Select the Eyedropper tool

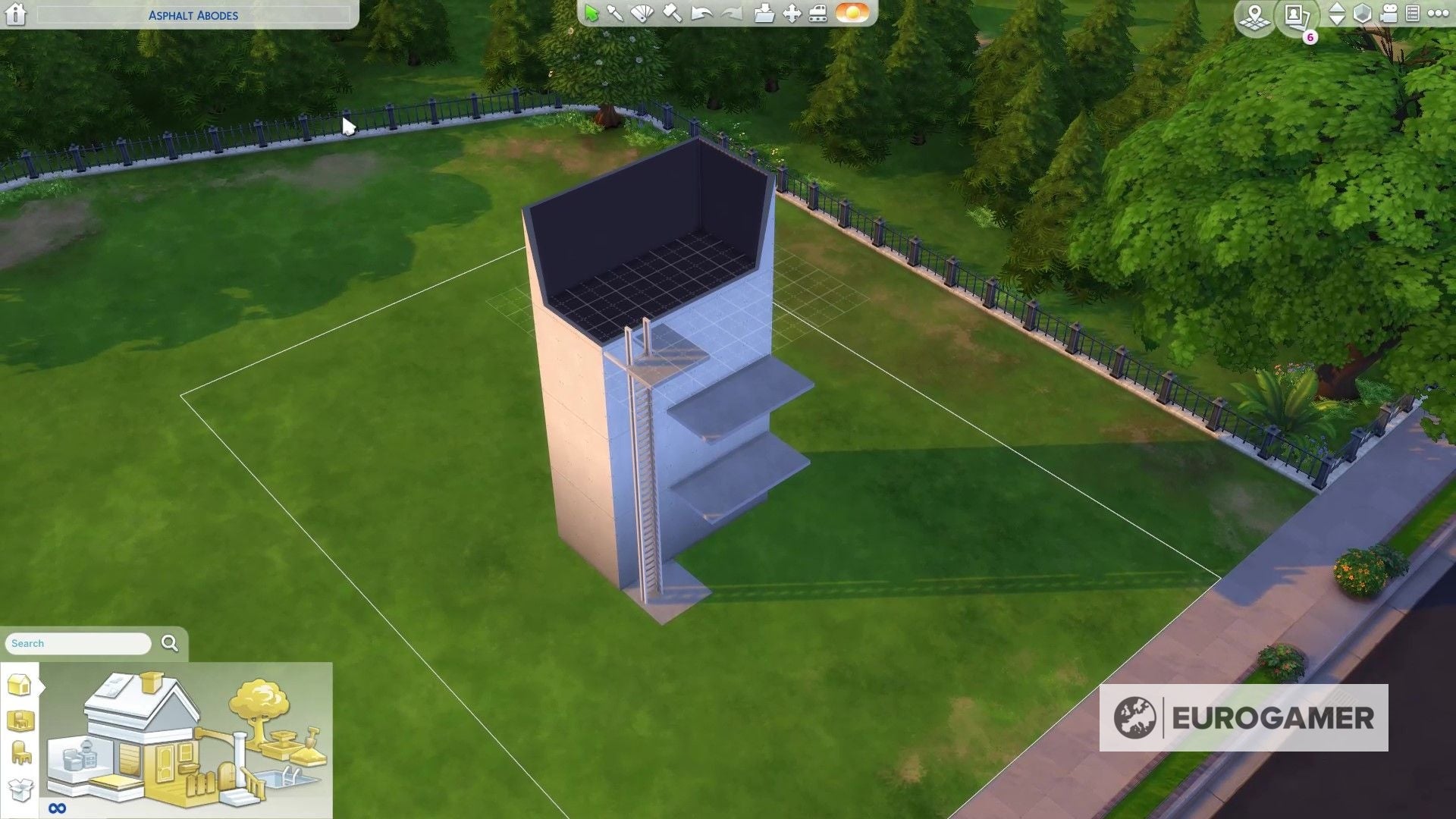click(x=614, y=13)
